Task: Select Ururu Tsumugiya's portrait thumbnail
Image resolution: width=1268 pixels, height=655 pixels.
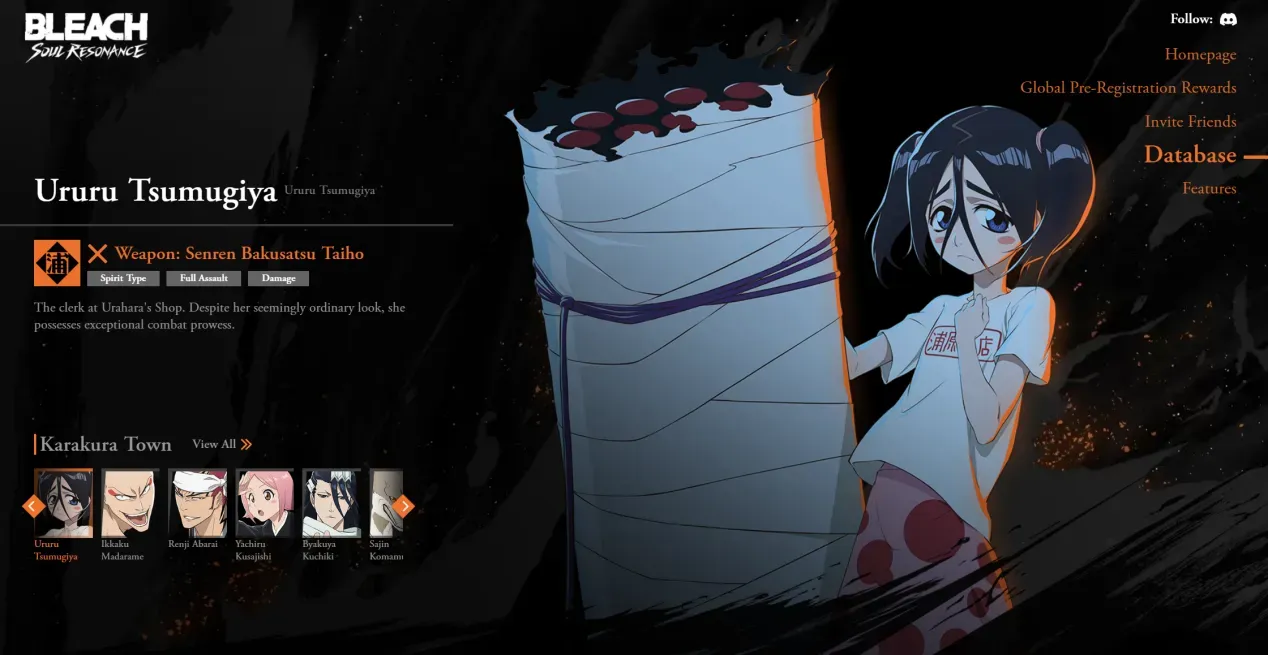Action: [63, 503]
